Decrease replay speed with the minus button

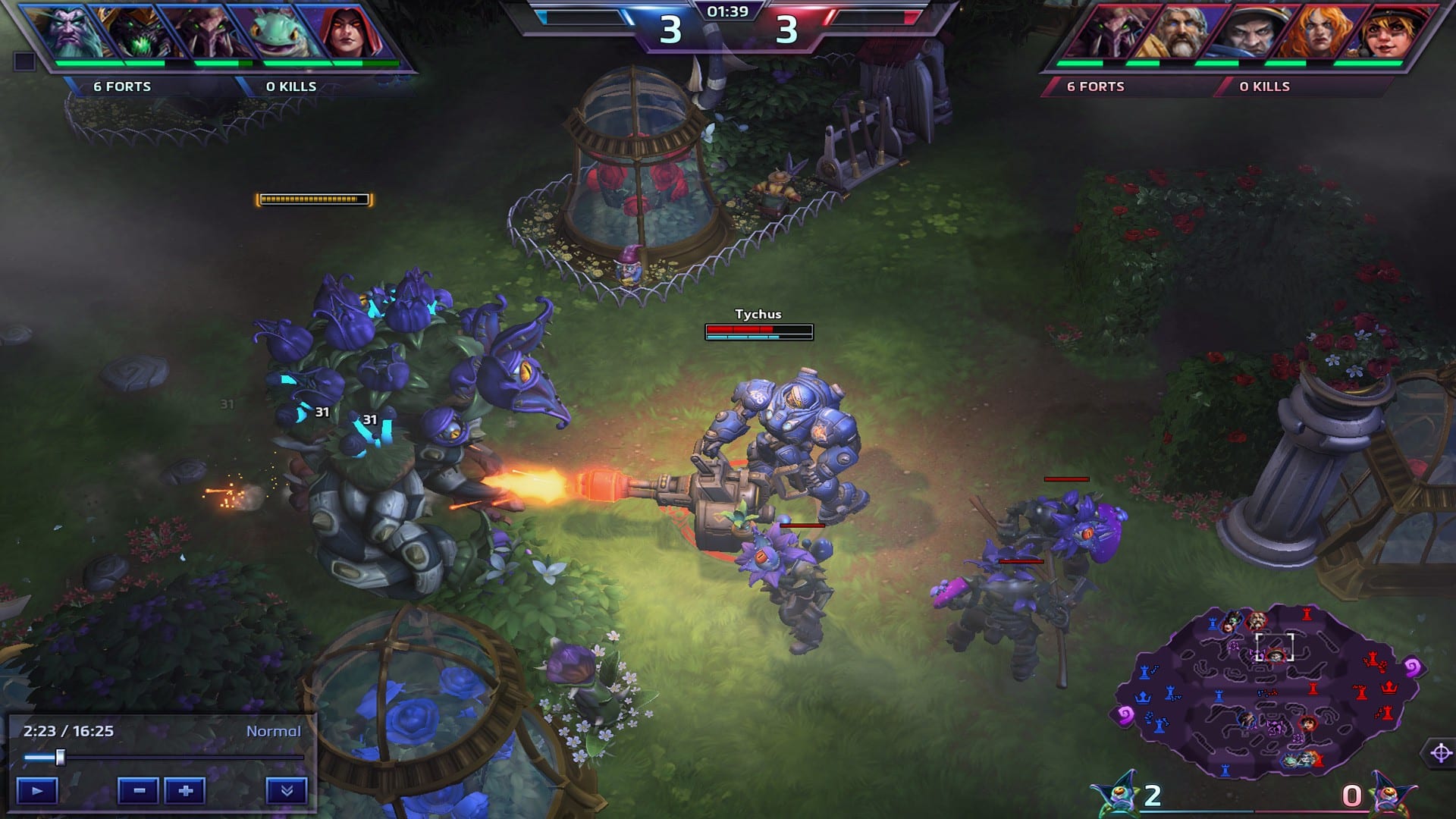tap(138, 791)
